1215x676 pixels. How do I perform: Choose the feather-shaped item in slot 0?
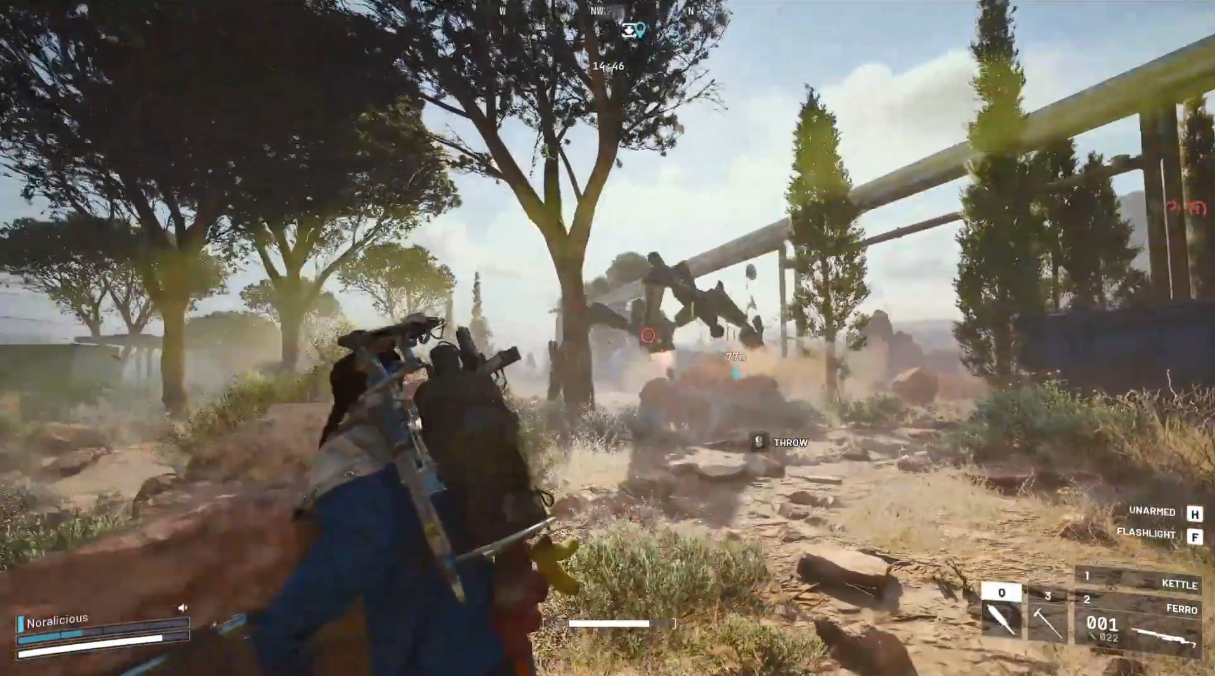pyautogui.click(x=1001, y=621)
